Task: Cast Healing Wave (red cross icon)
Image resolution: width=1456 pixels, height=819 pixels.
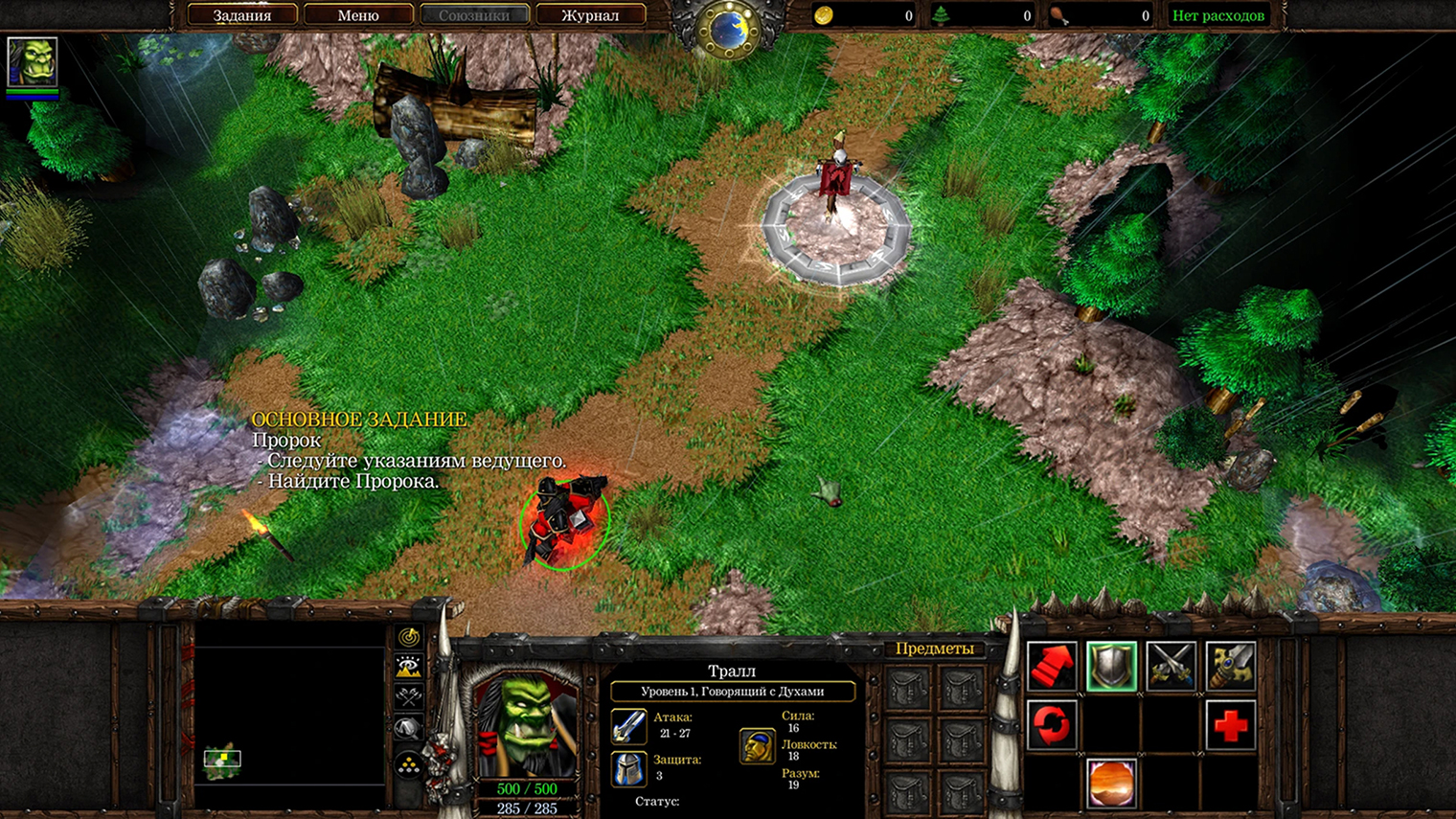Action: [1231, 725]
